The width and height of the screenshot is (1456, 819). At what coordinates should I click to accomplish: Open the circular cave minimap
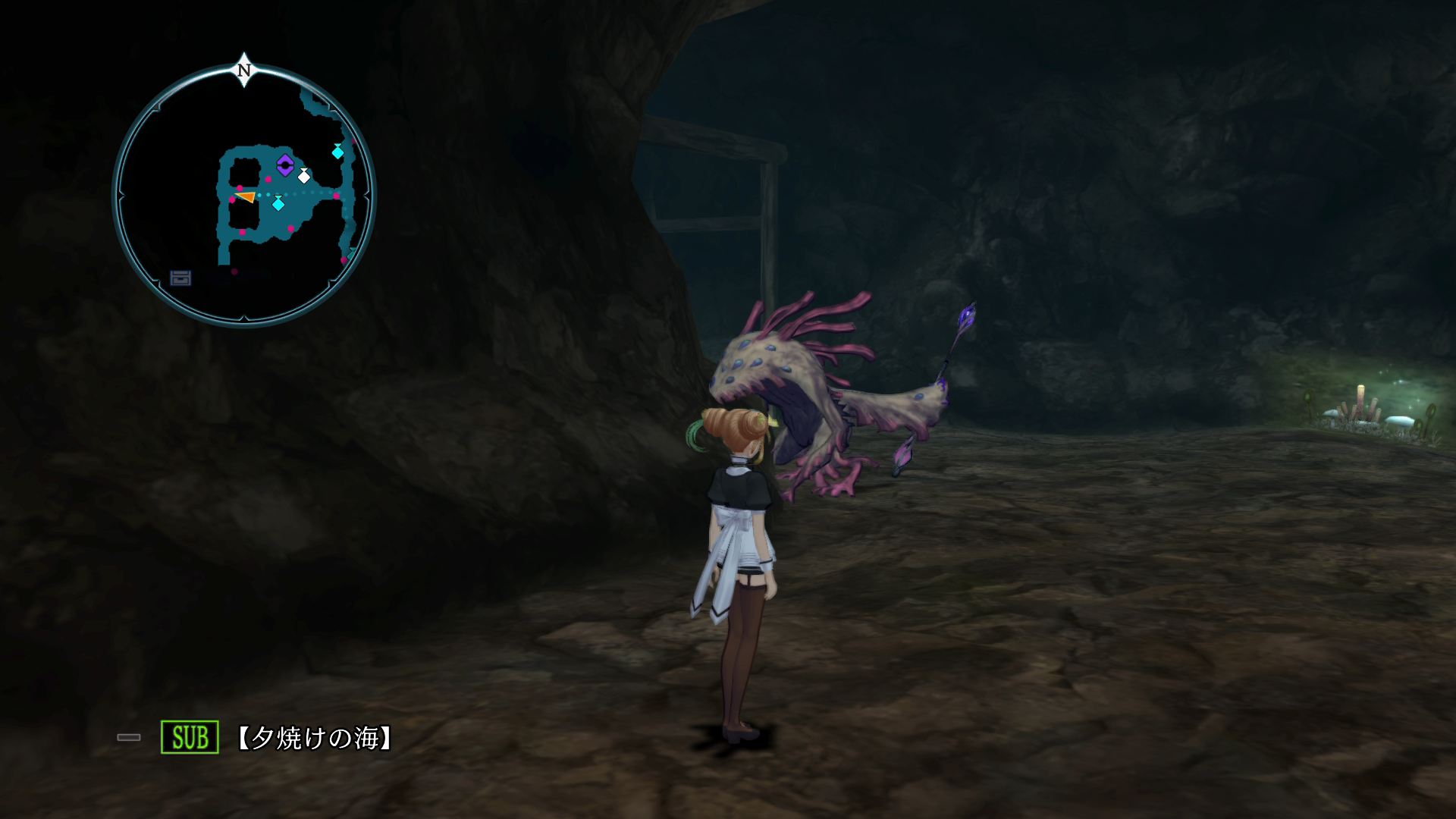tap(244, 196)
